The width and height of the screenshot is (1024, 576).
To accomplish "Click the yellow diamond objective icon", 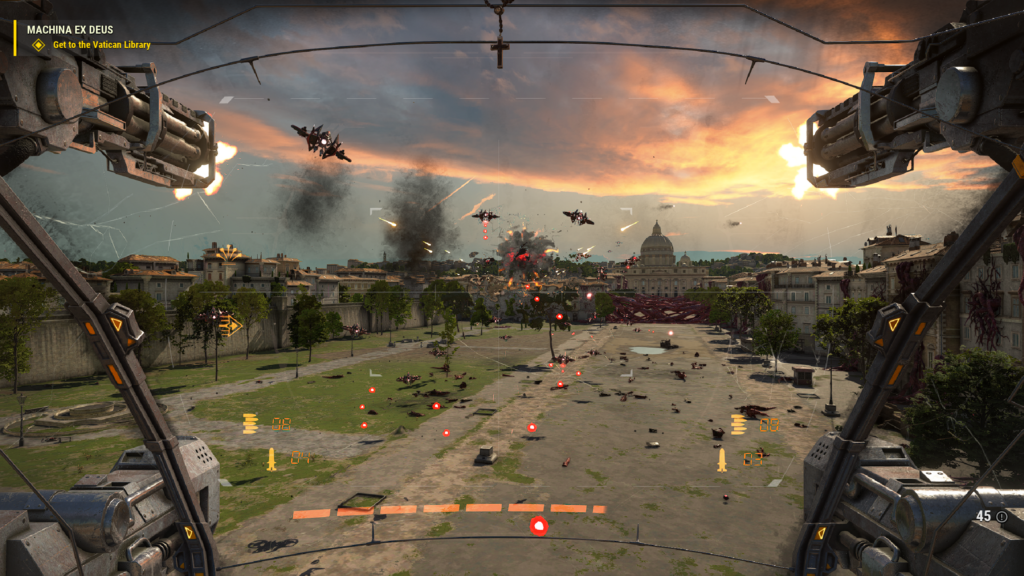I will 39,45.
